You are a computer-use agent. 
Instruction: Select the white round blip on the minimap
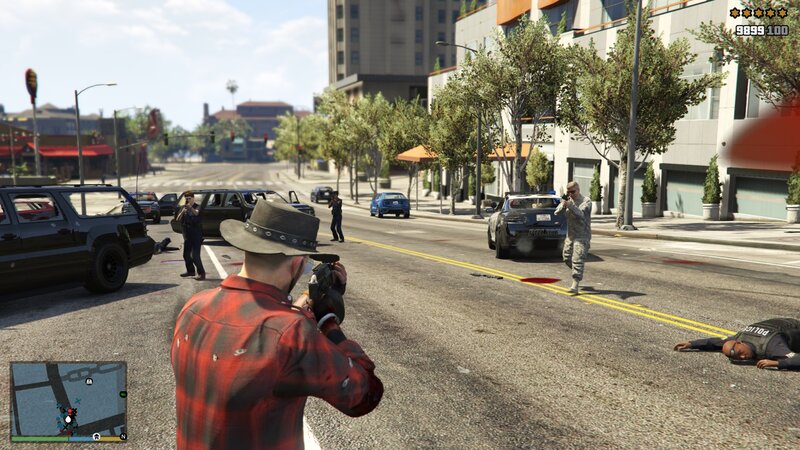tap(89, 381)
